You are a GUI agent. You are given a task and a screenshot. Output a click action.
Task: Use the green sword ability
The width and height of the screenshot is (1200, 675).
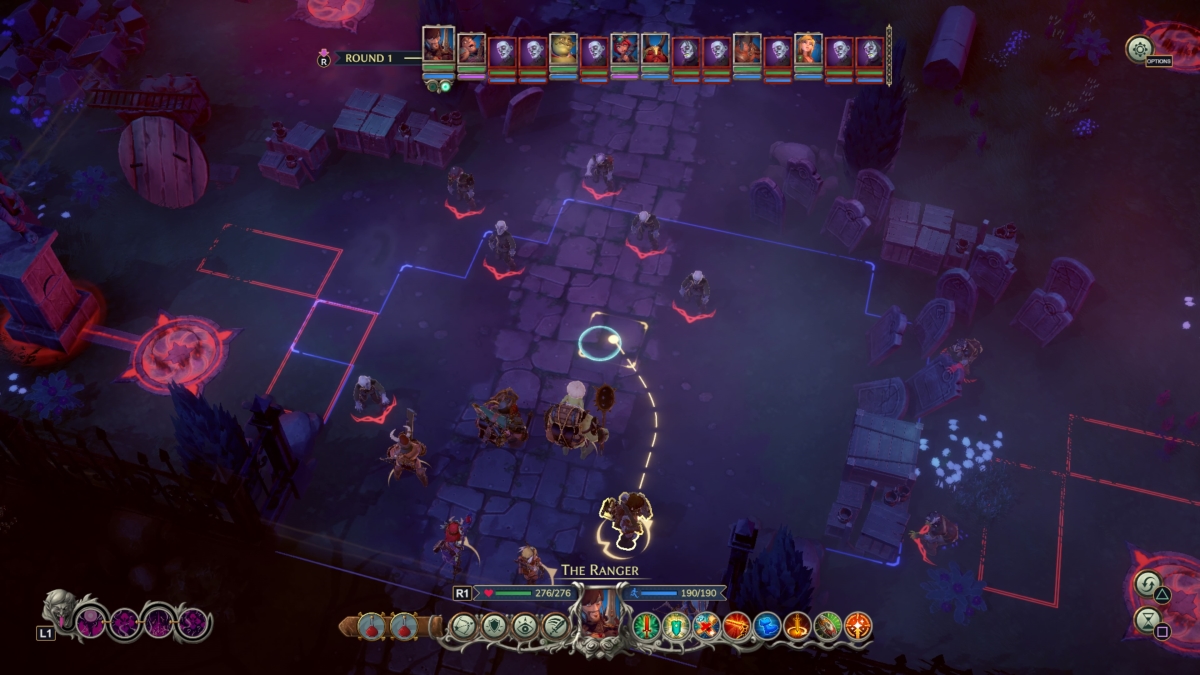pyautogui.click(x=646, y=627)
